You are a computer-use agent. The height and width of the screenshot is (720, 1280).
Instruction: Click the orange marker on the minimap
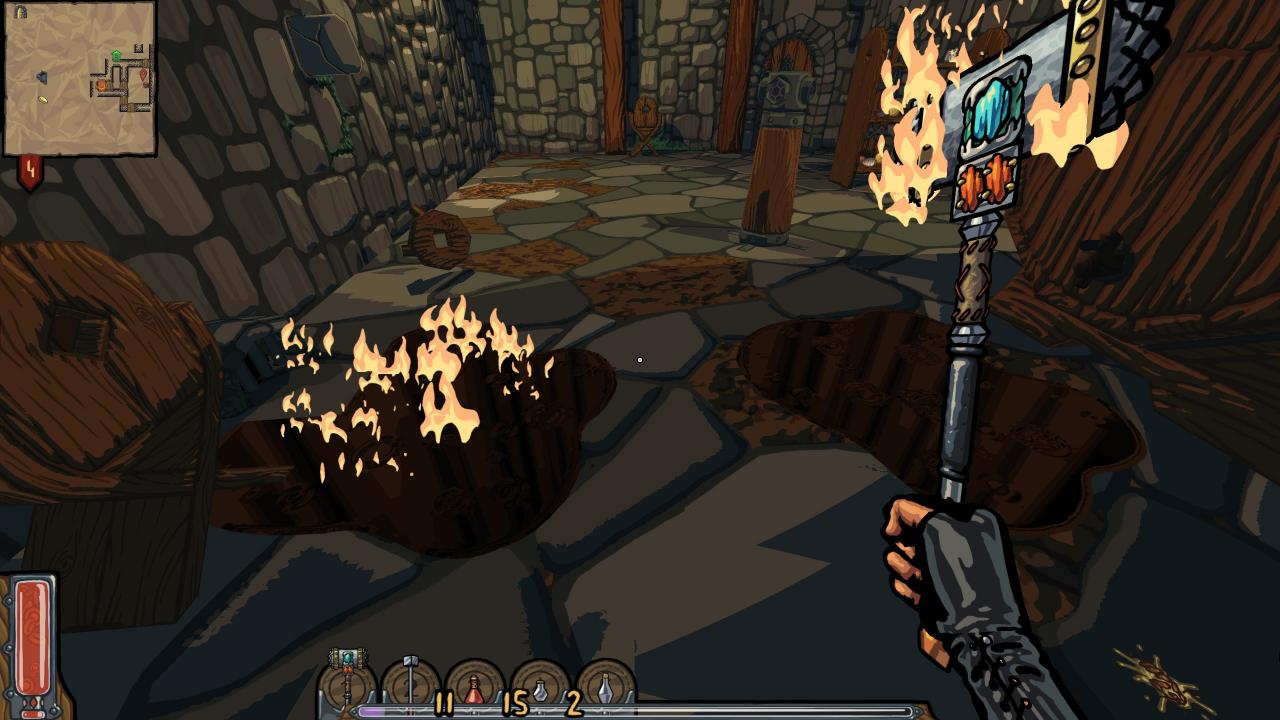pos(101,85)
